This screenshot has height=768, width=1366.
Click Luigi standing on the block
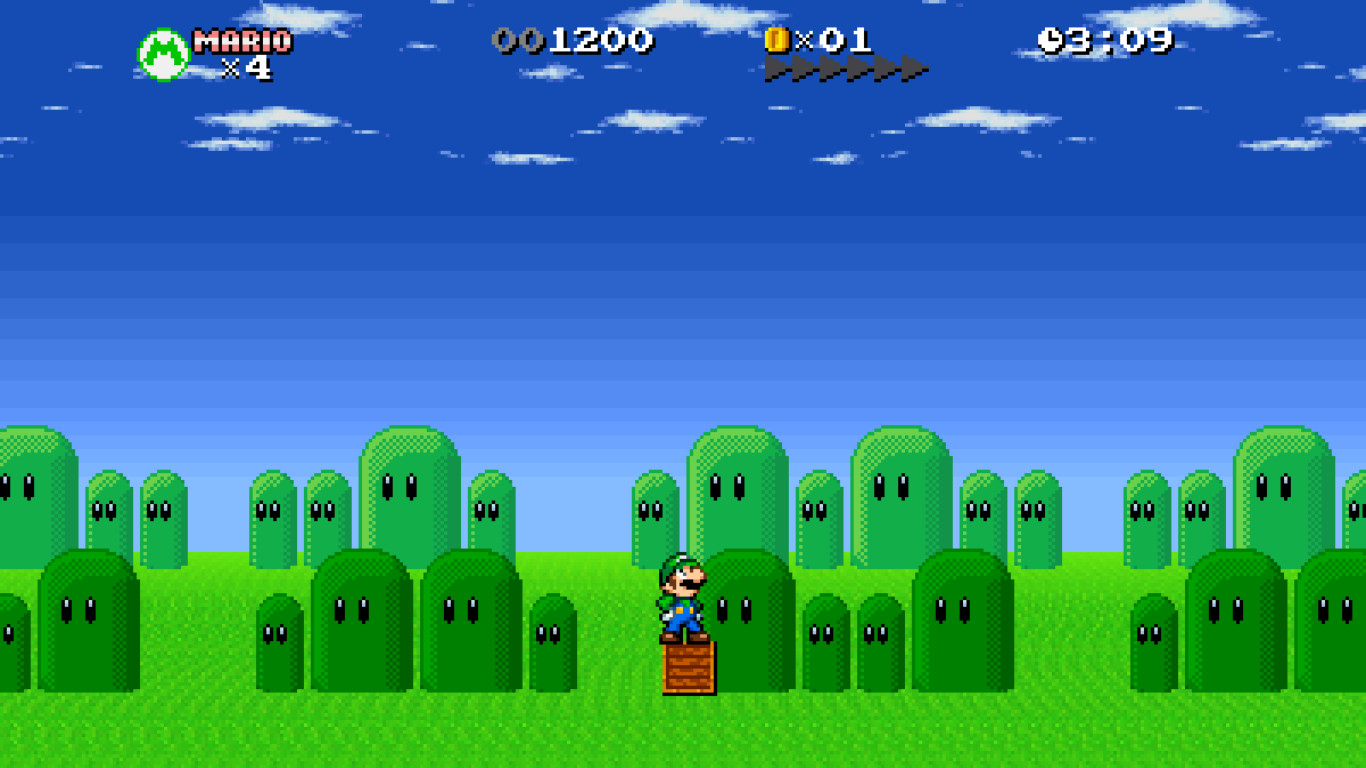[682, 593]
